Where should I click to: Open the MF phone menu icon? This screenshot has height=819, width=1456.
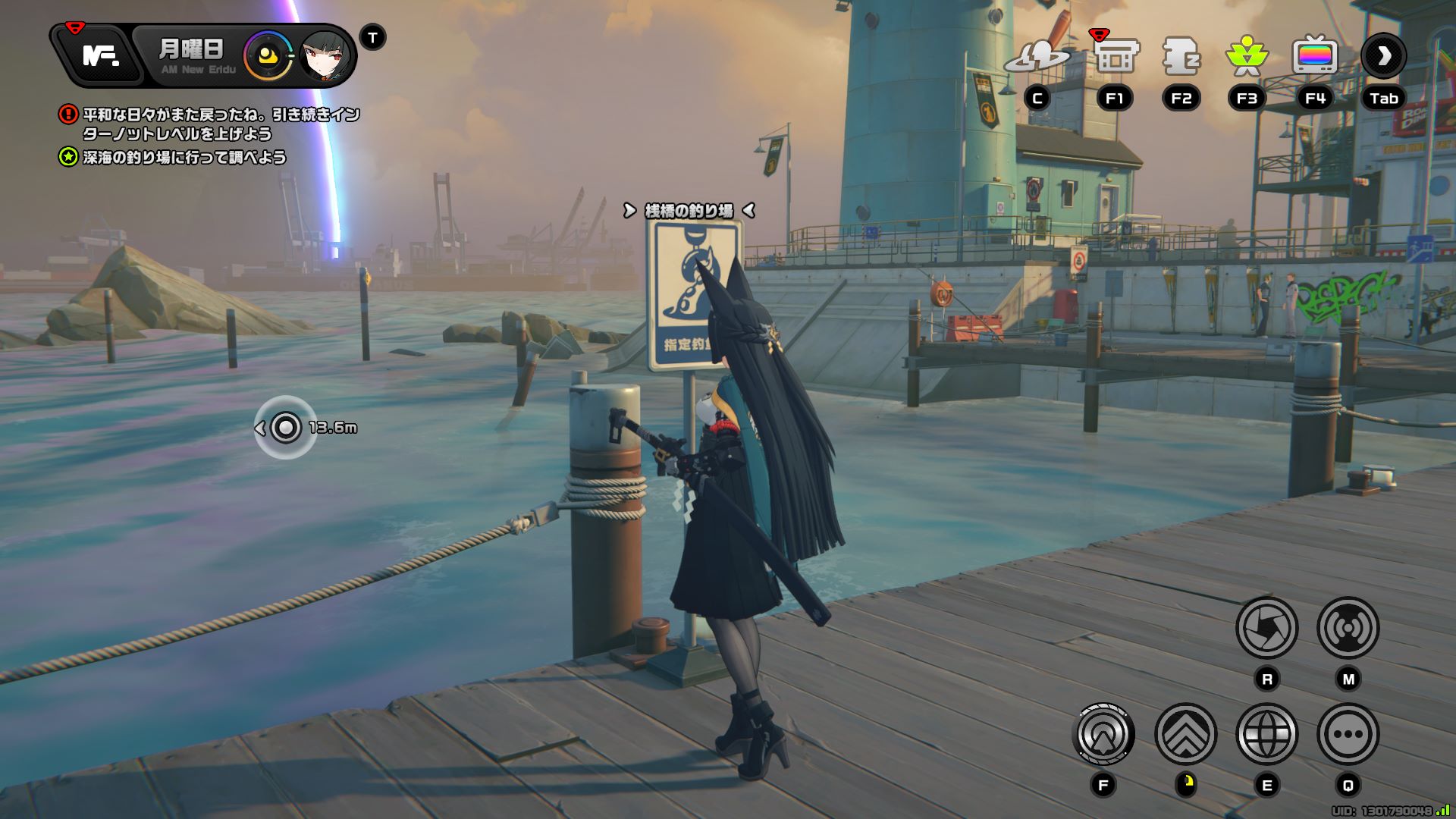click(100, 55)
